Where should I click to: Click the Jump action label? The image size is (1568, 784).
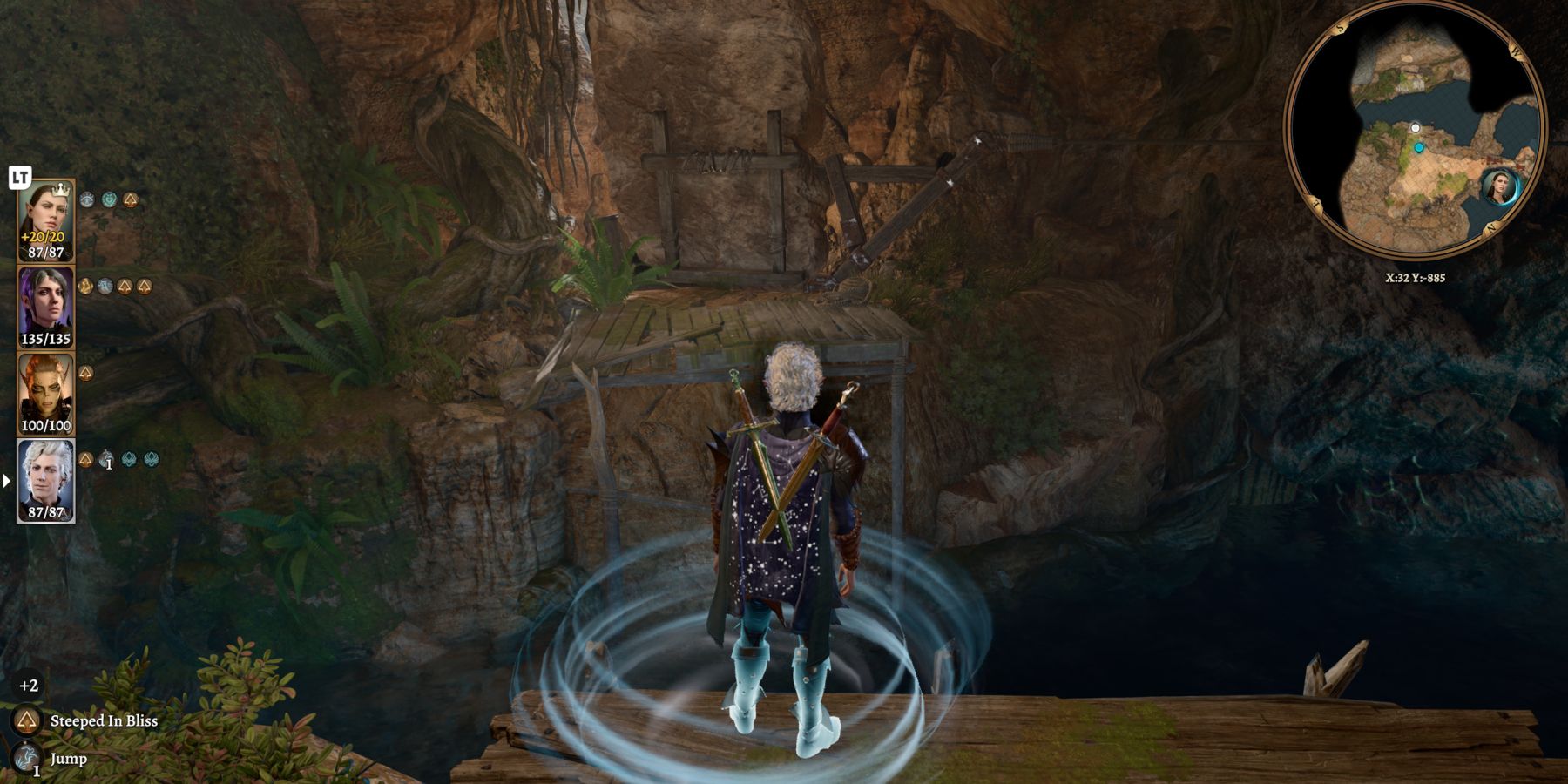tap(69, 759)
